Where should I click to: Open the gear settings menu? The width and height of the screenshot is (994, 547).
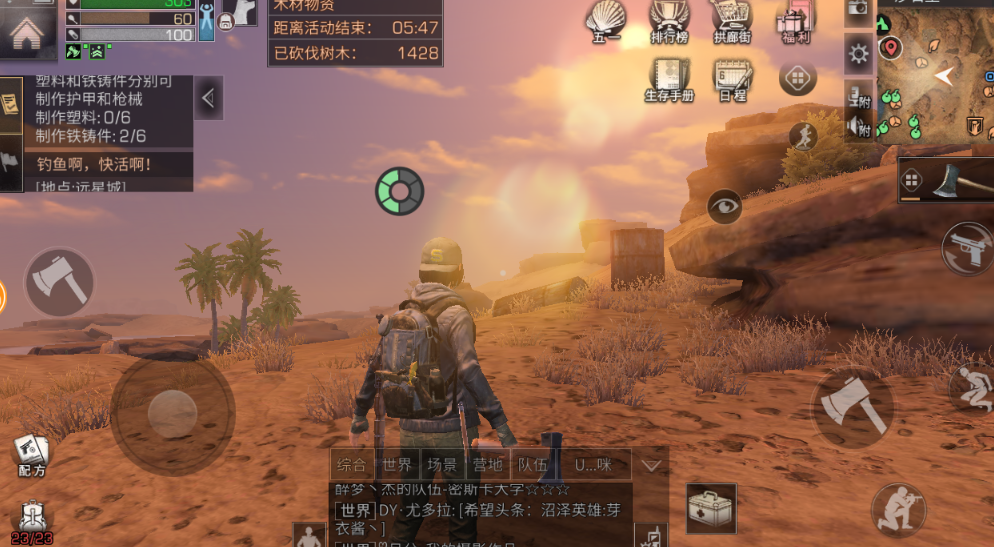(858, 53)
